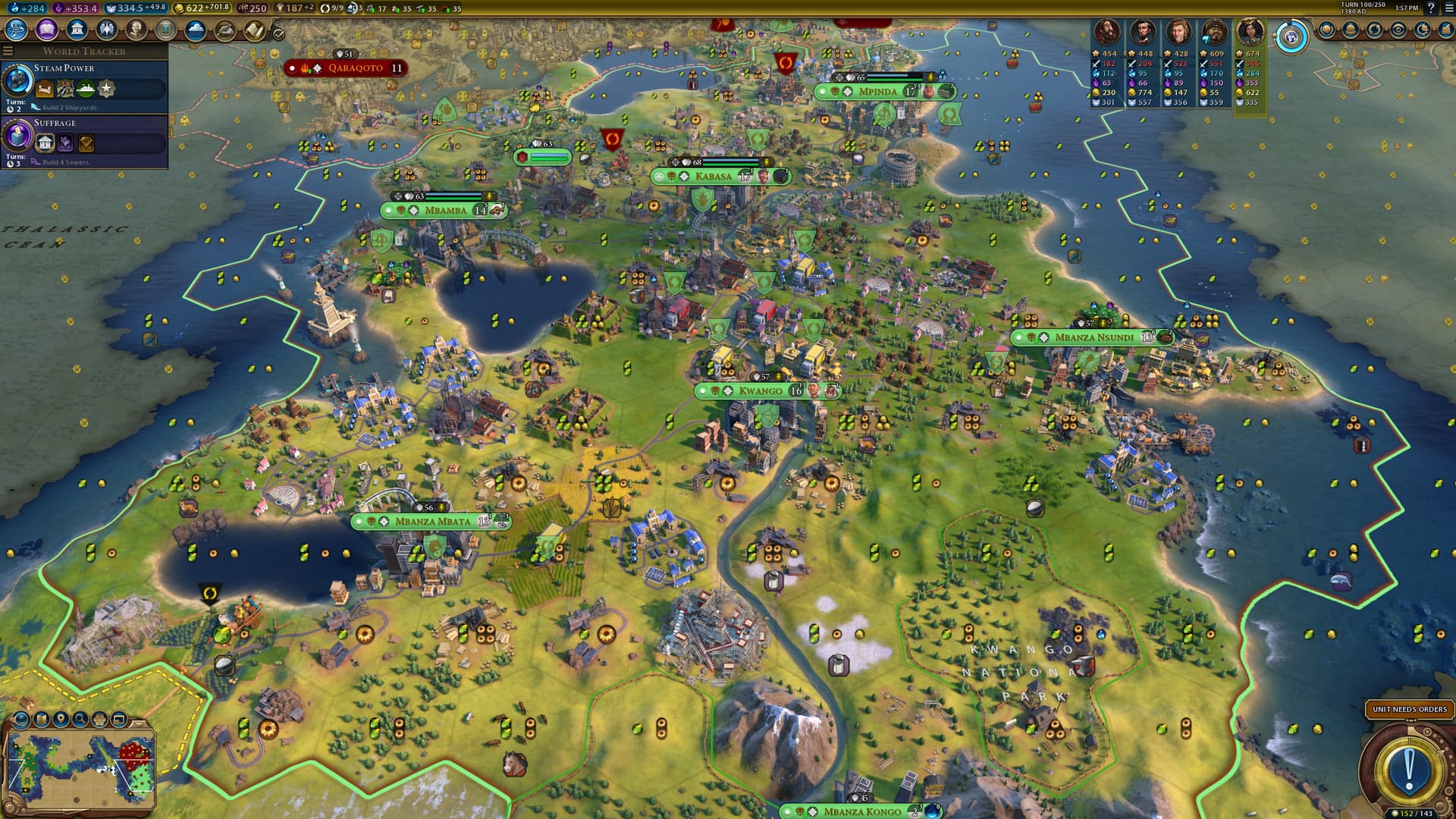Open the Civilopedia question mark button
Viewport: 1456px width, 819px height.
click(x=1431, y=8)
